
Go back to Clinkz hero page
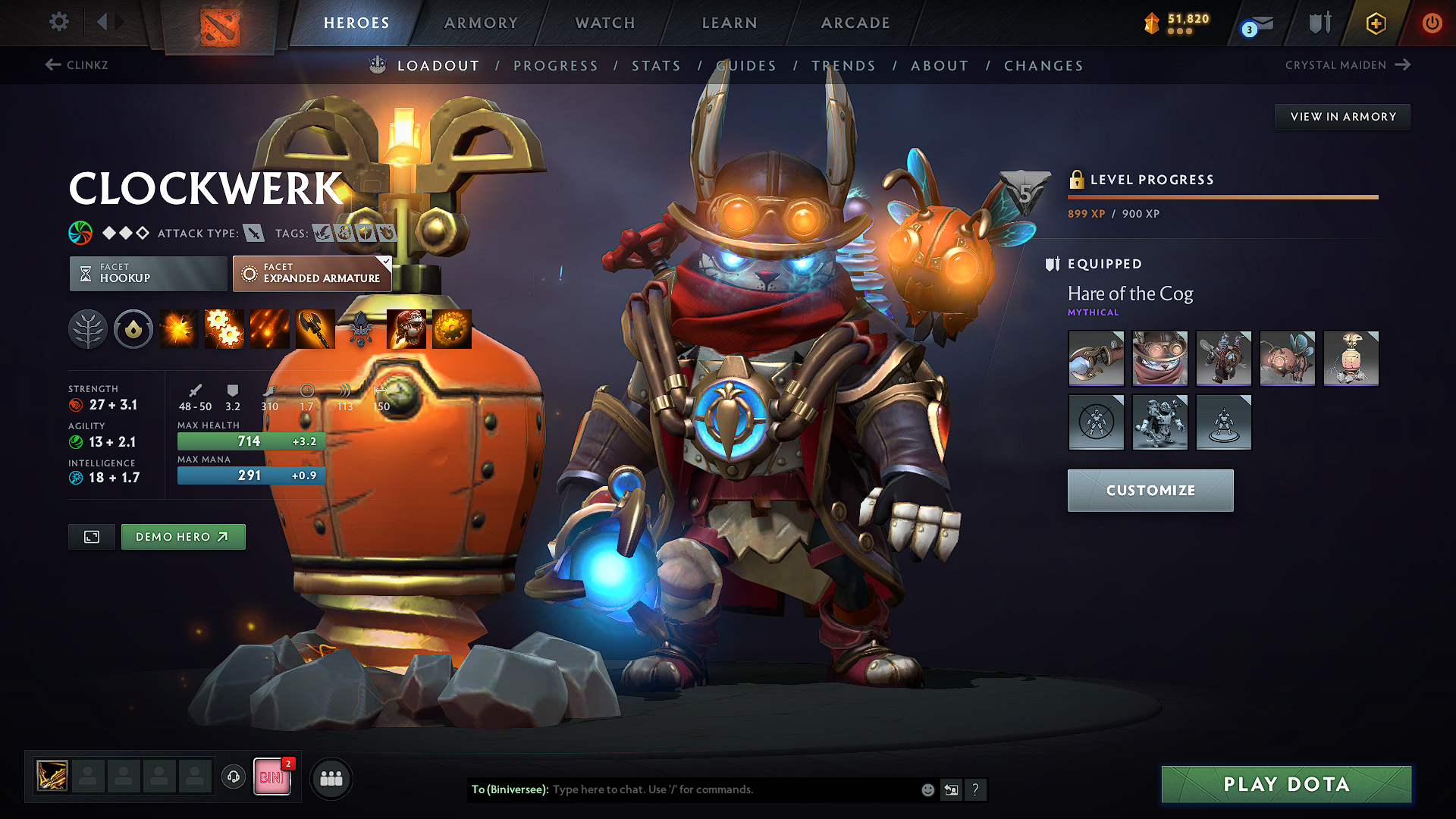[x=78, y=65]
